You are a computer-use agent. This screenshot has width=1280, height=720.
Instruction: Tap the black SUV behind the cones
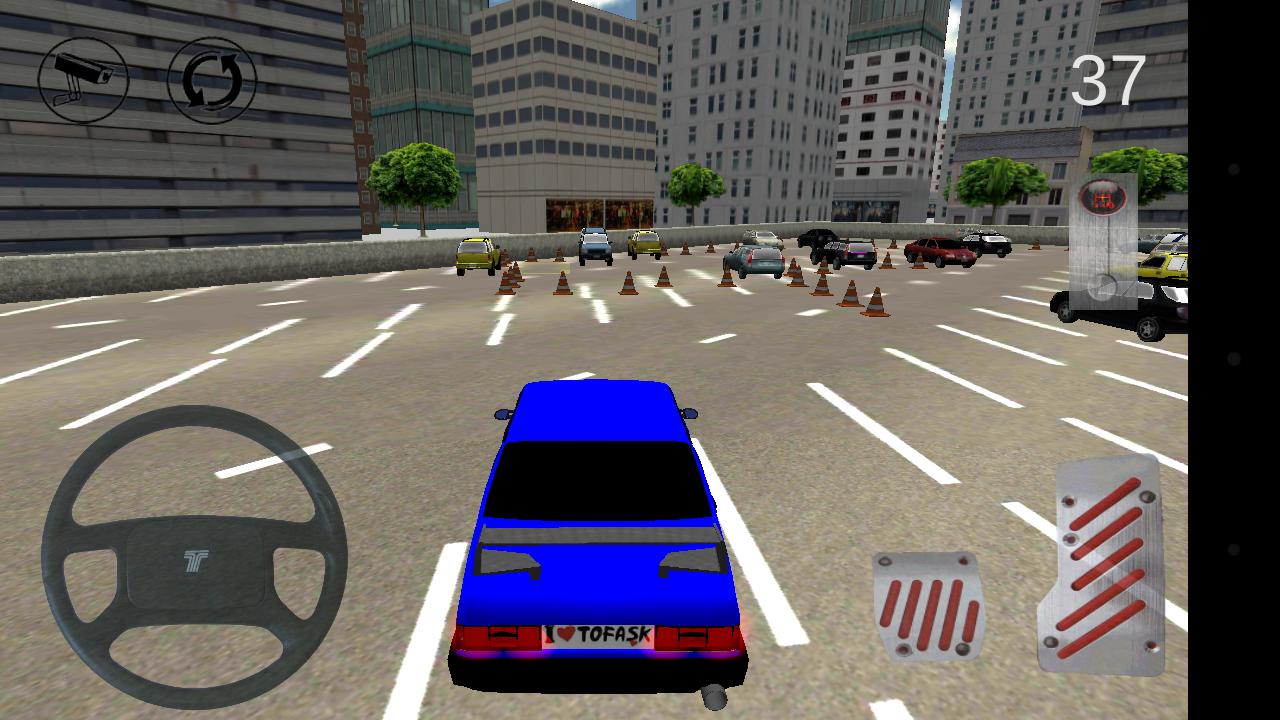[x=820, y=240]
